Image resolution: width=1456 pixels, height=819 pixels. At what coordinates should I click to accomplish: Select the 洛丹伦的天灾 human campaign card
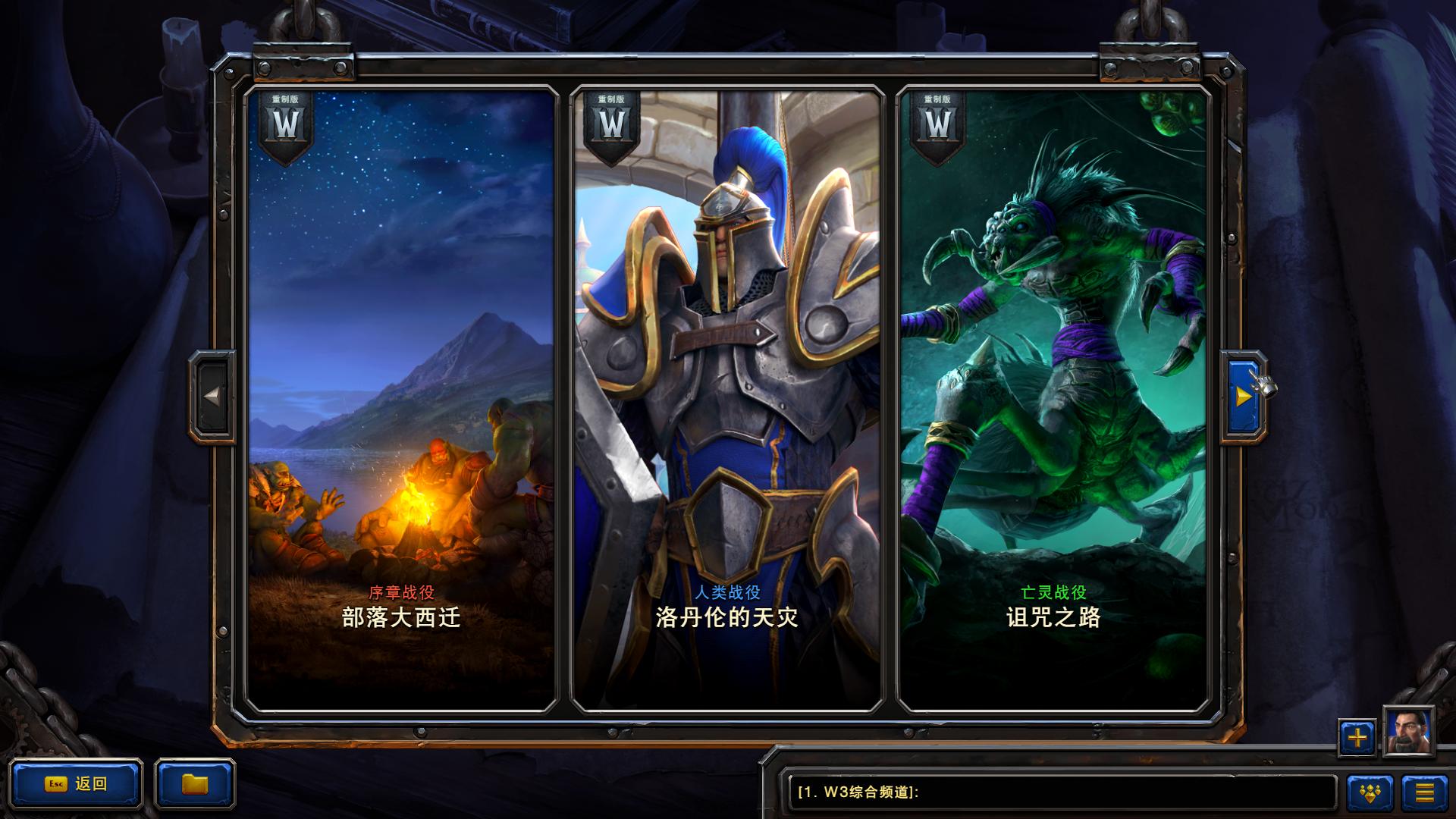(x=728, y=379)
